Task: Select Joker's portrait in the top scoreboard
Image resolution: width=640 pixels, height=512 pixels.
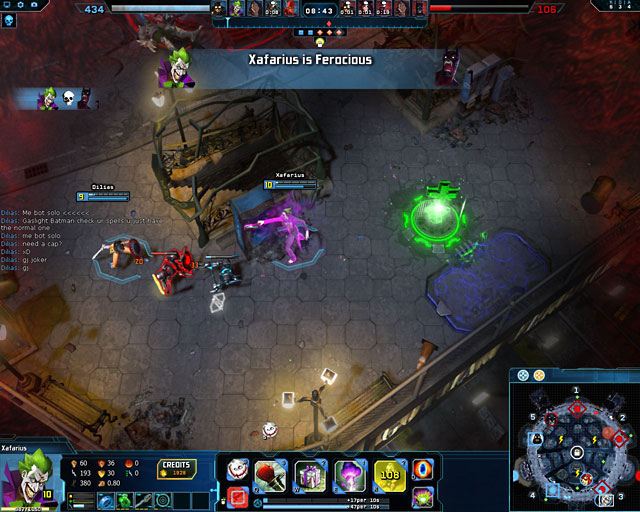Action: (x=237, y=9)
